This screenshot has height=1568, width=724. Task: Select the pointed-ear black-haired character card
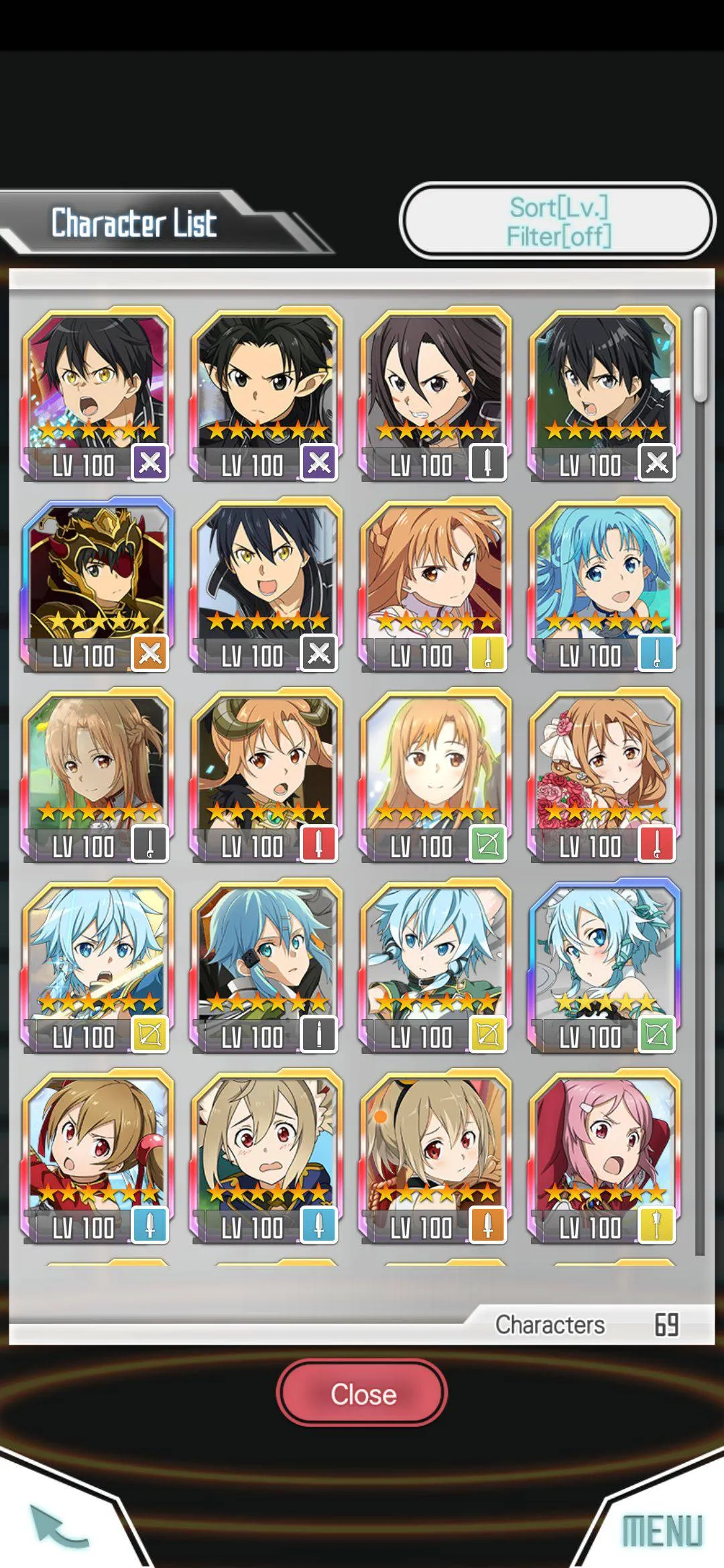267,393
